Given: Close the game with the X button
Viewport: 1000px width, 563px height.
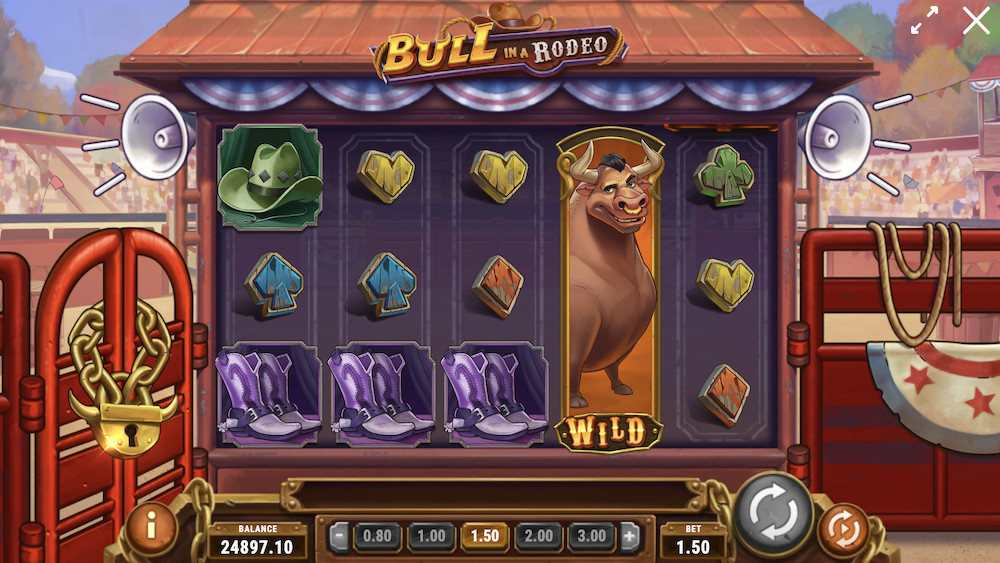Looking at the screenshot, I should tap(976, 21).
